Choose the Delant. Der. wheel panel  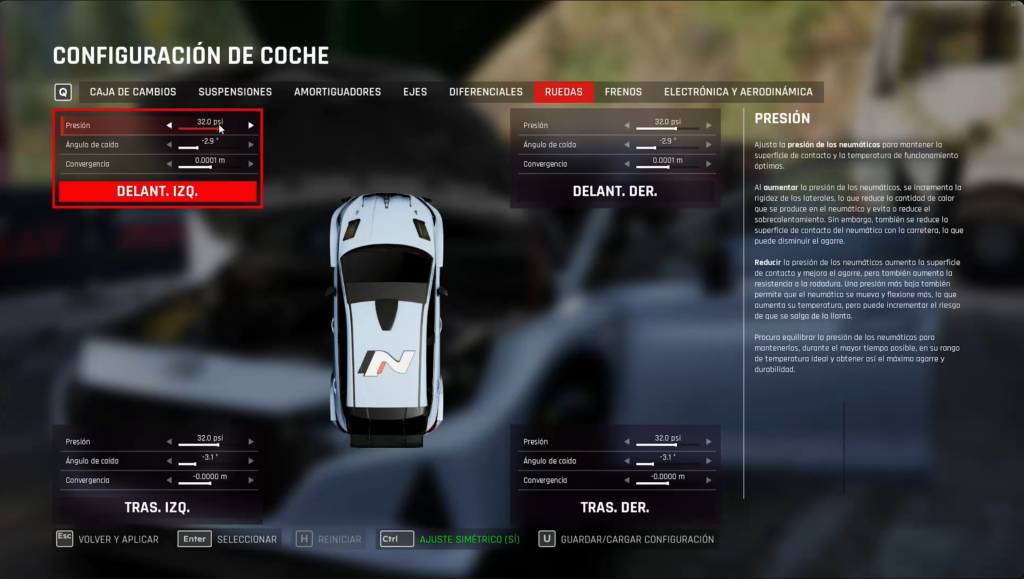coord(614,191)
